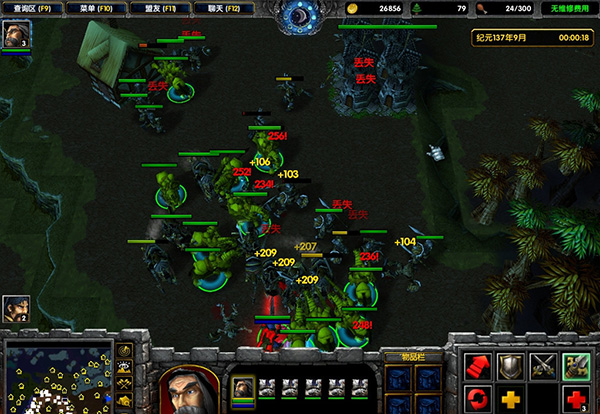
Task: Open the red cross hero skills icon
Action: [x=575, y=400]
